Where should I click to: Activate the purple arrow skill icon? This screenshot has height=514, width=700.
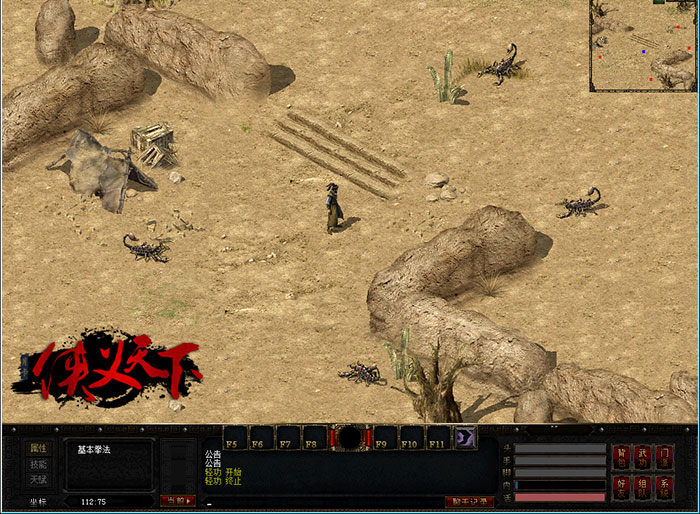coord(467,438)
